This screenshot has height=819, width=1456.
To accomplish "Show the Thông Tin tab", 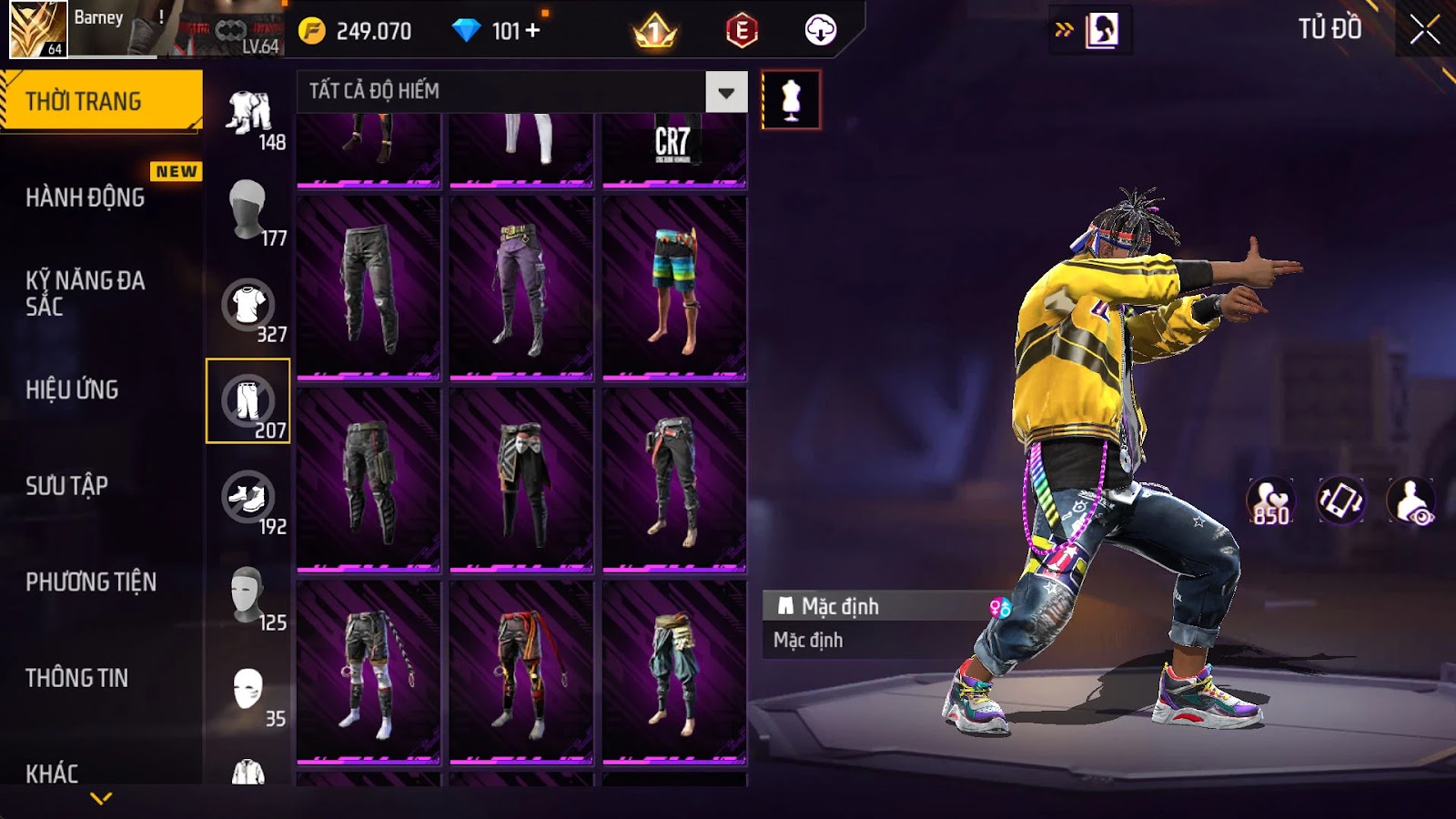I will coord(76,678).
